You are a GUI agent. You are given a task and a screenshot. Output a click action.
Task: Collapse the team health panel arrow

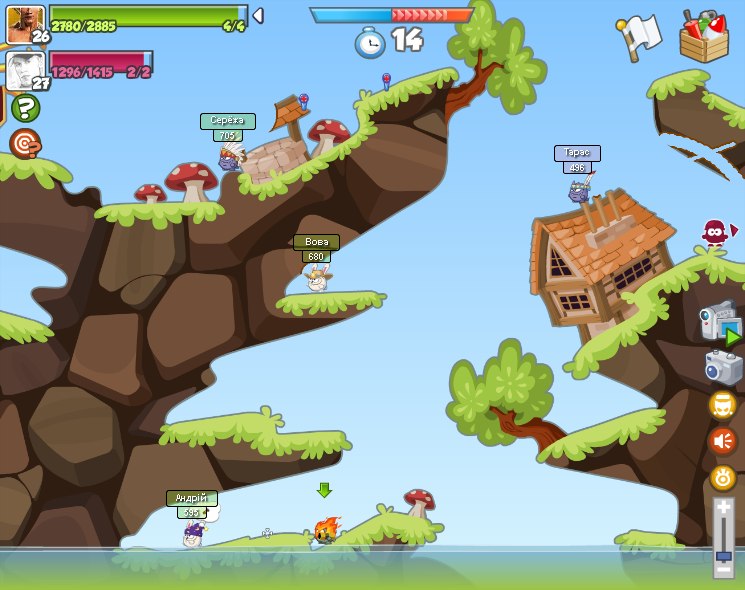coord(258,15)
